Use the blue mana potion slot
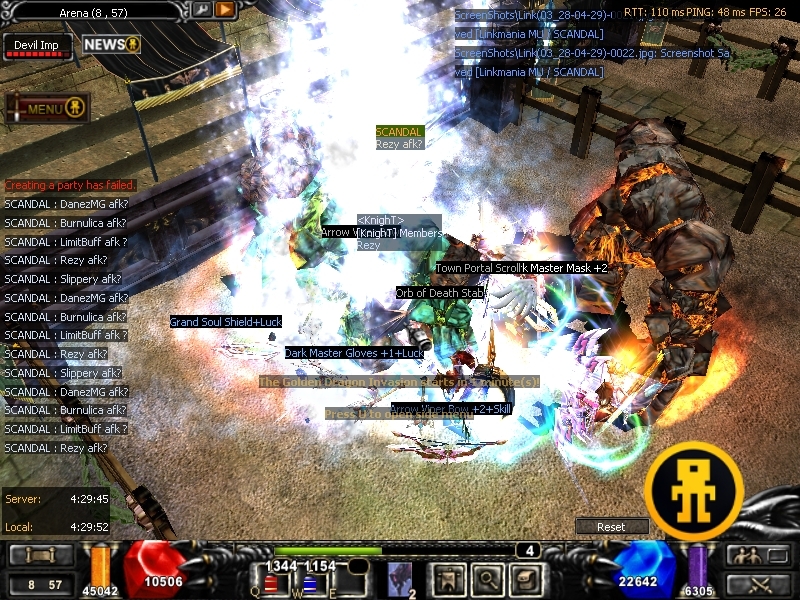 point(310,584)
